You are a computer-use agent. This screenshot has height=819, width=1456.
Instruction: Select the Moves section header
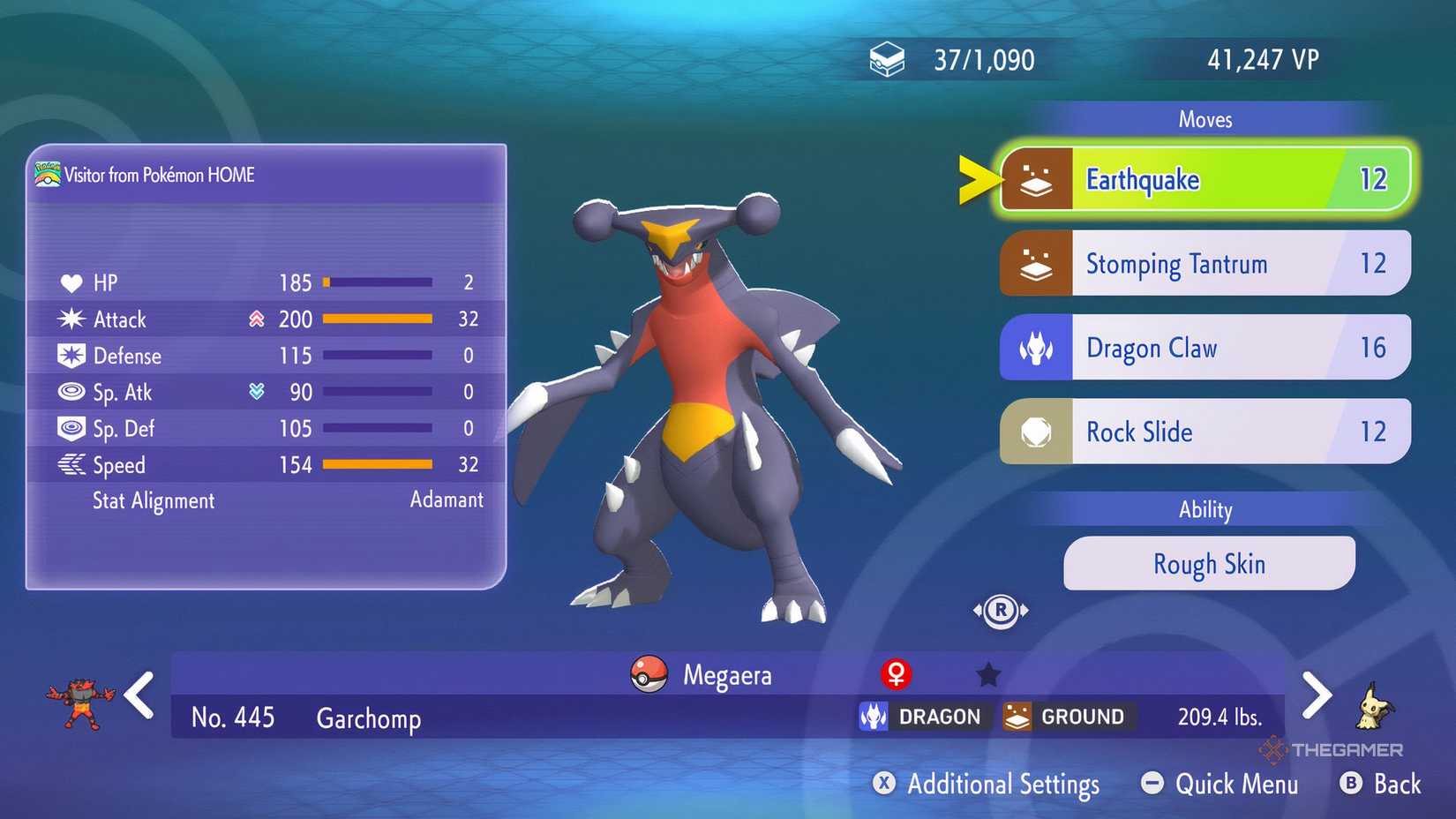coord(1205,119)
